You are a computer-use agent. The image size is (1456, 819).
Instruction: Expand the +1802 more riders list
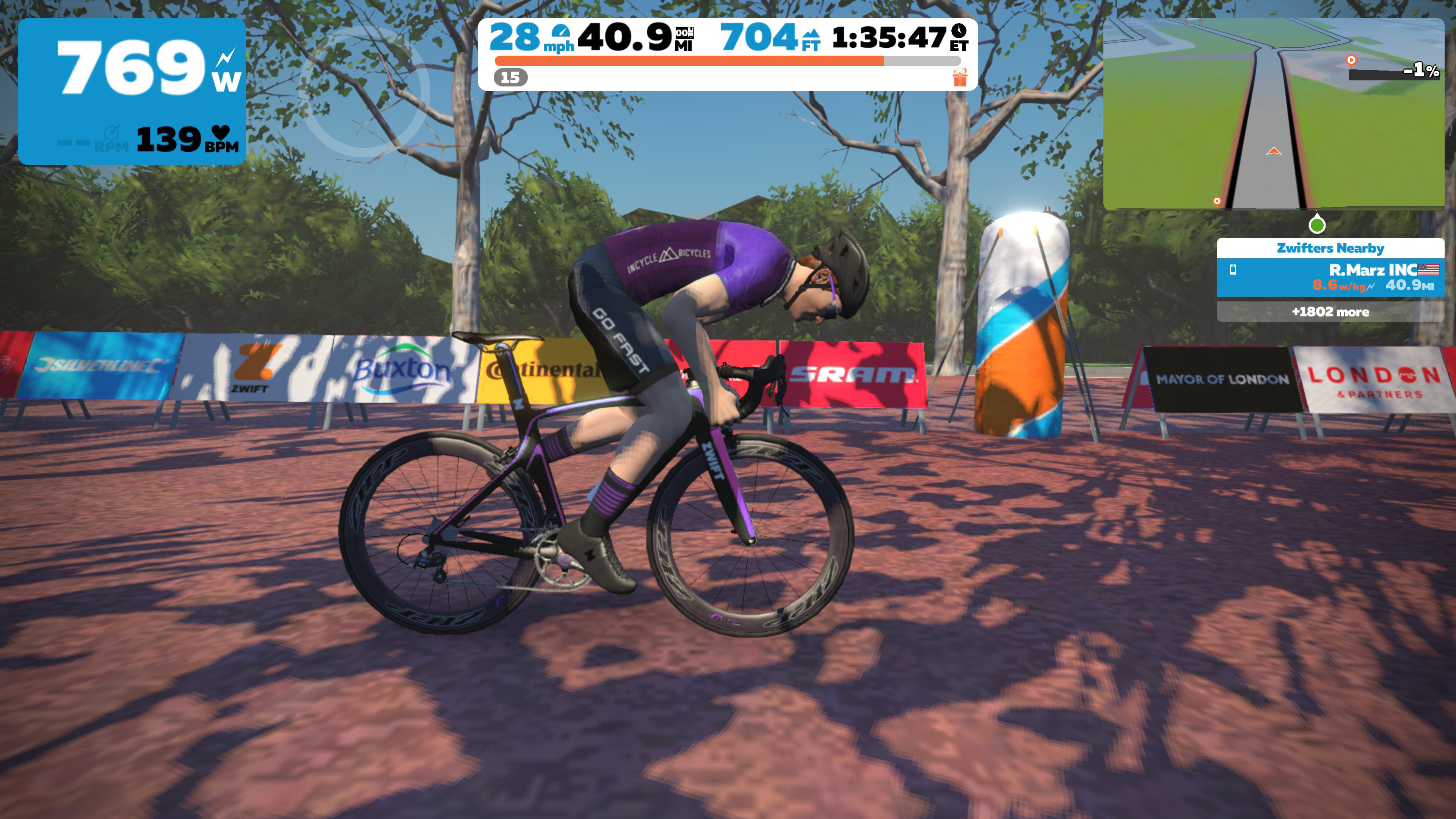[1331, 311]
